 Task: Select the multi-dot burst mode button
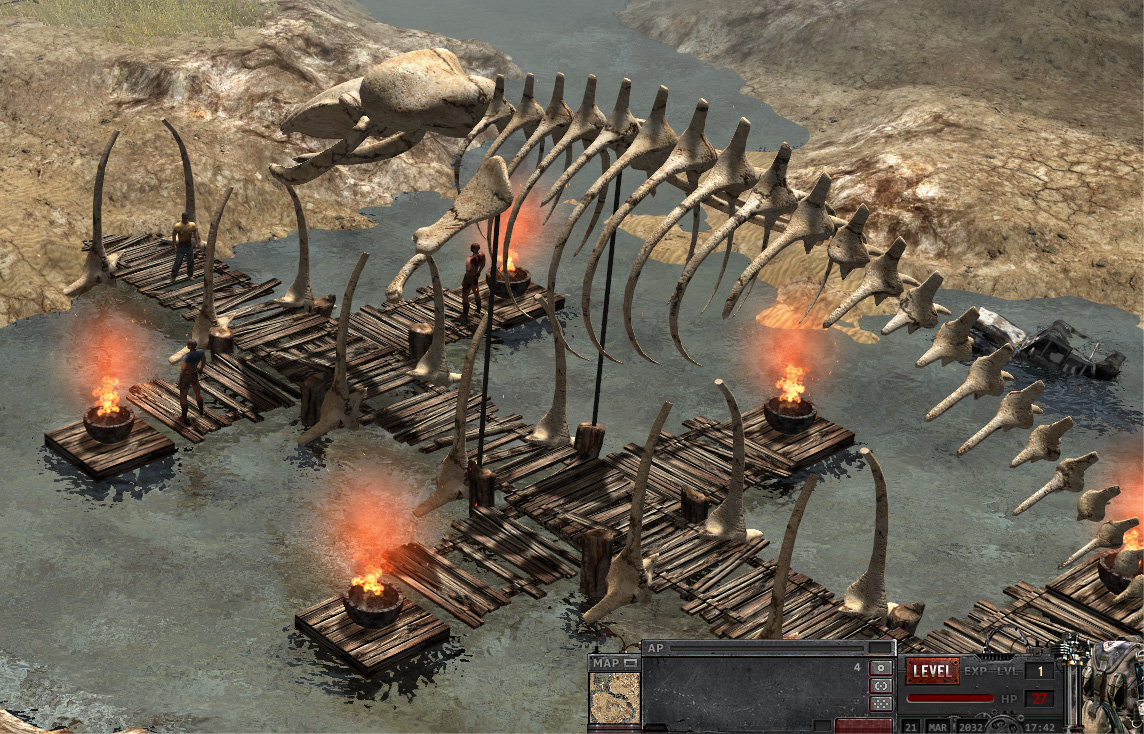881,703
